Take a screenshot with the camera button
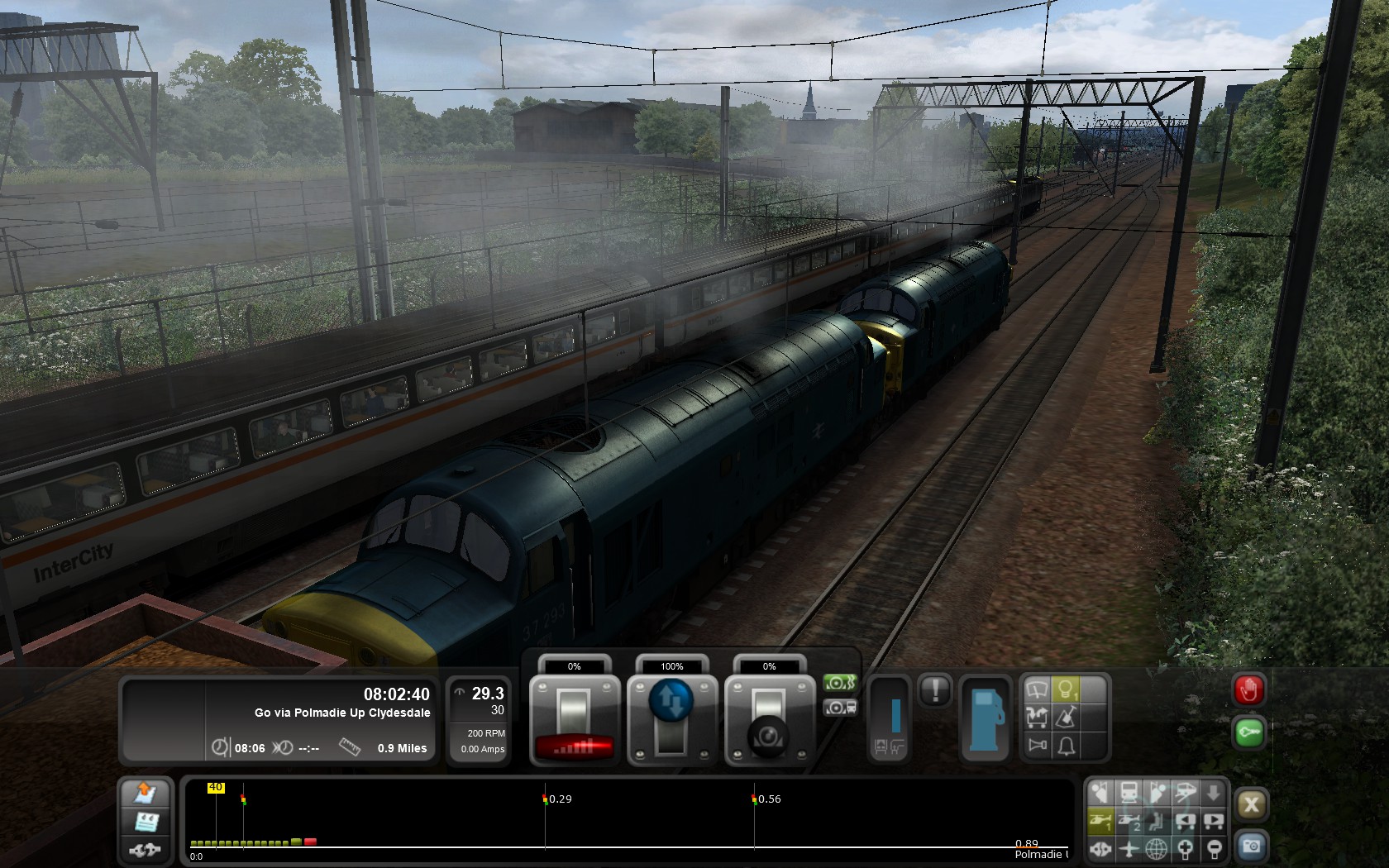 pyautogui.click(x=1251, y=847)
